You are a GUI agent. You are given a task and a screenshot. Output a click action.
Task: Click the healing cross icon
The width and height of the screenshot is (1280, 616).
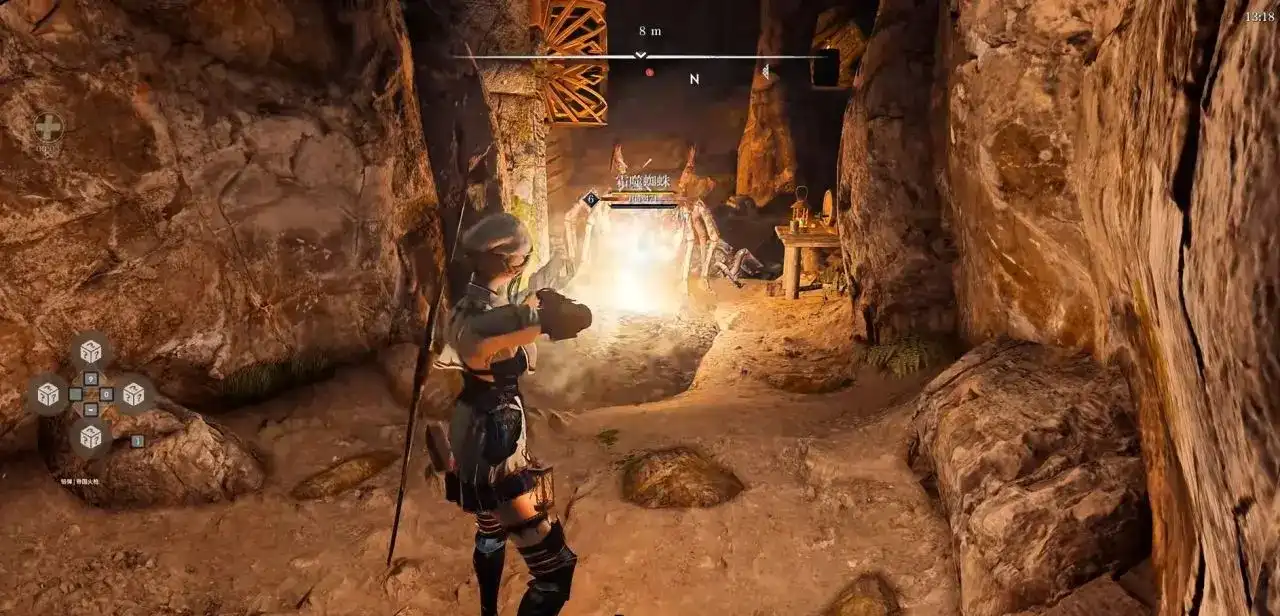point(48,127)
